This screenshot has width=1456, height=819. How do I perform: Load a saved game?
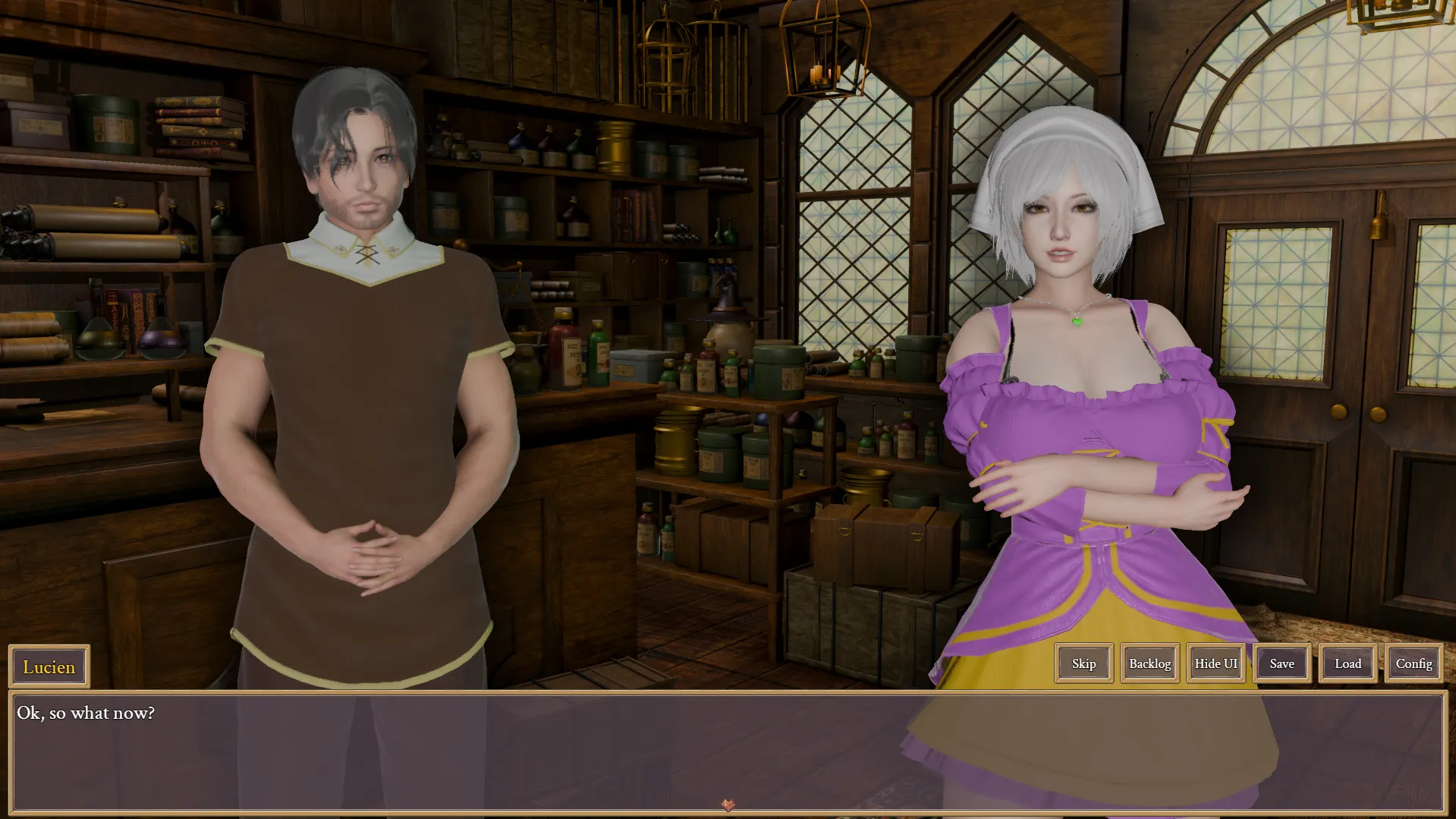point(1348,663)
